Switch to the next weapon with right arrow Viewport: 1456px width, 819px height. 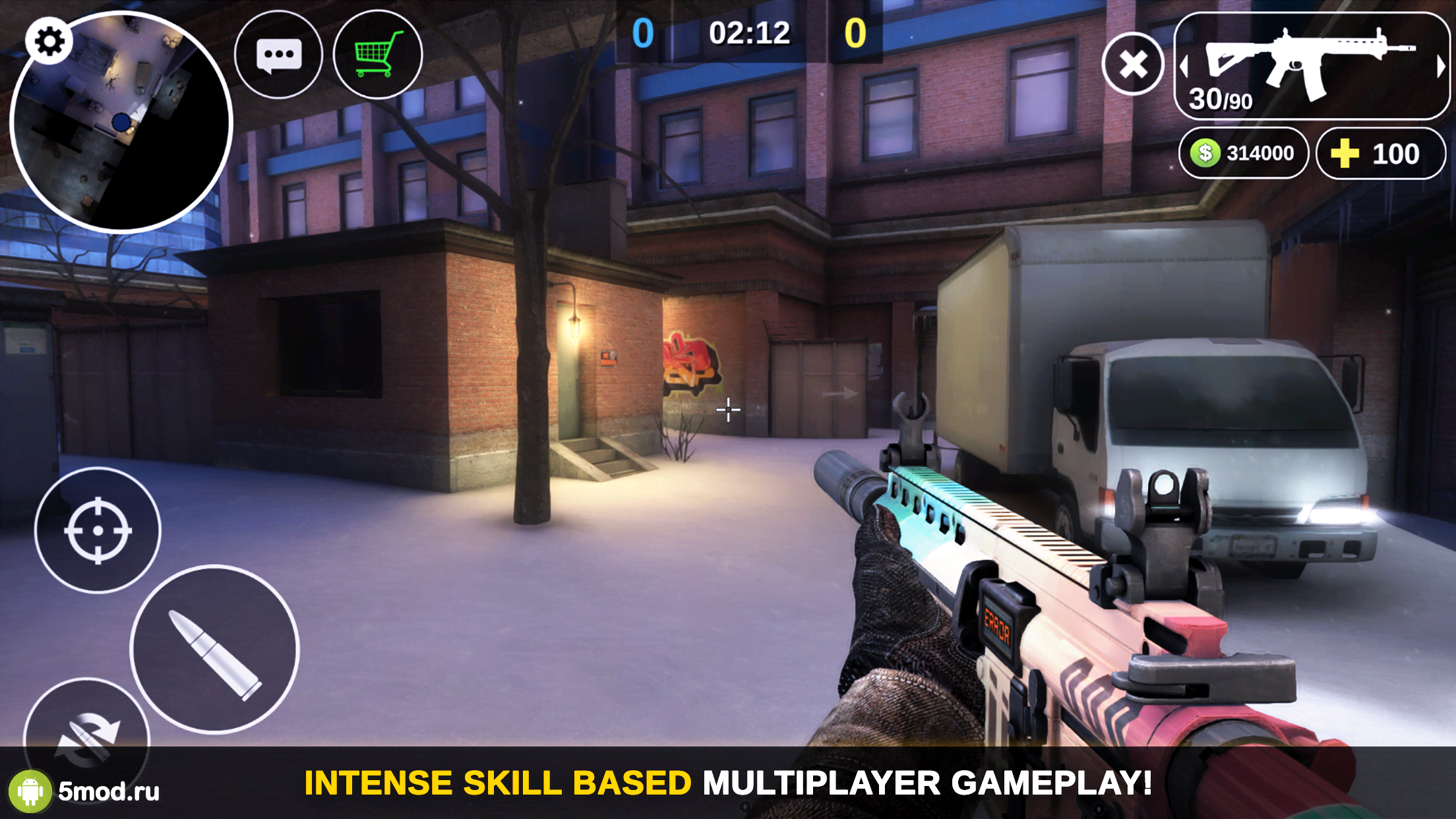point(1441,66)
